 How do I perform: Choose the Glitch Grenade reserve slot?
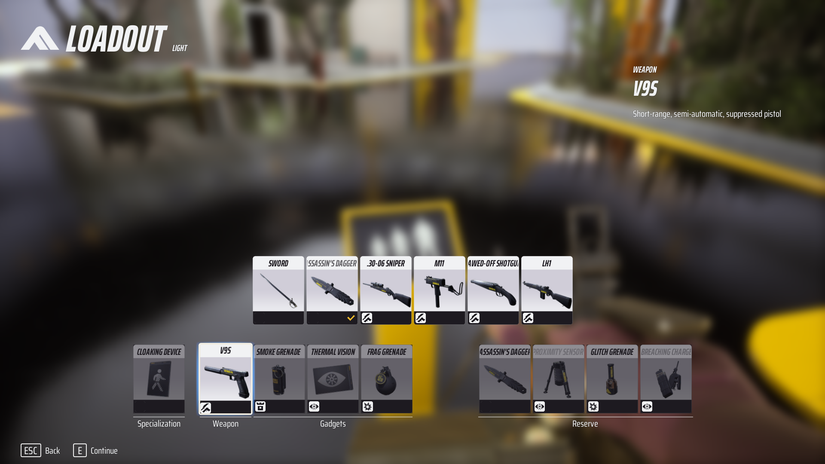(612, 380)
